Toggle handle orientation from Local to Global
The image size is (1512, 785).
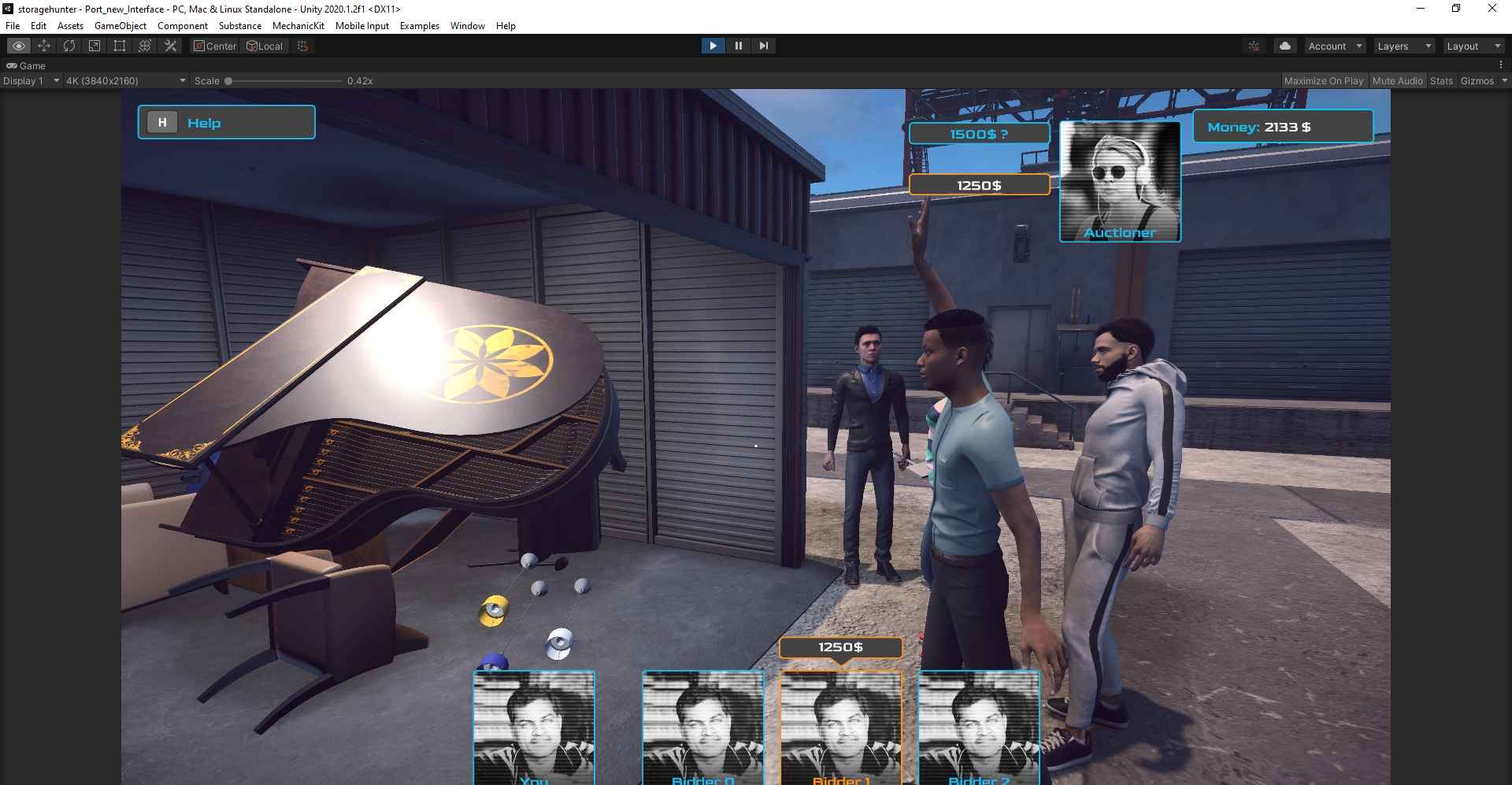(265, 46)
